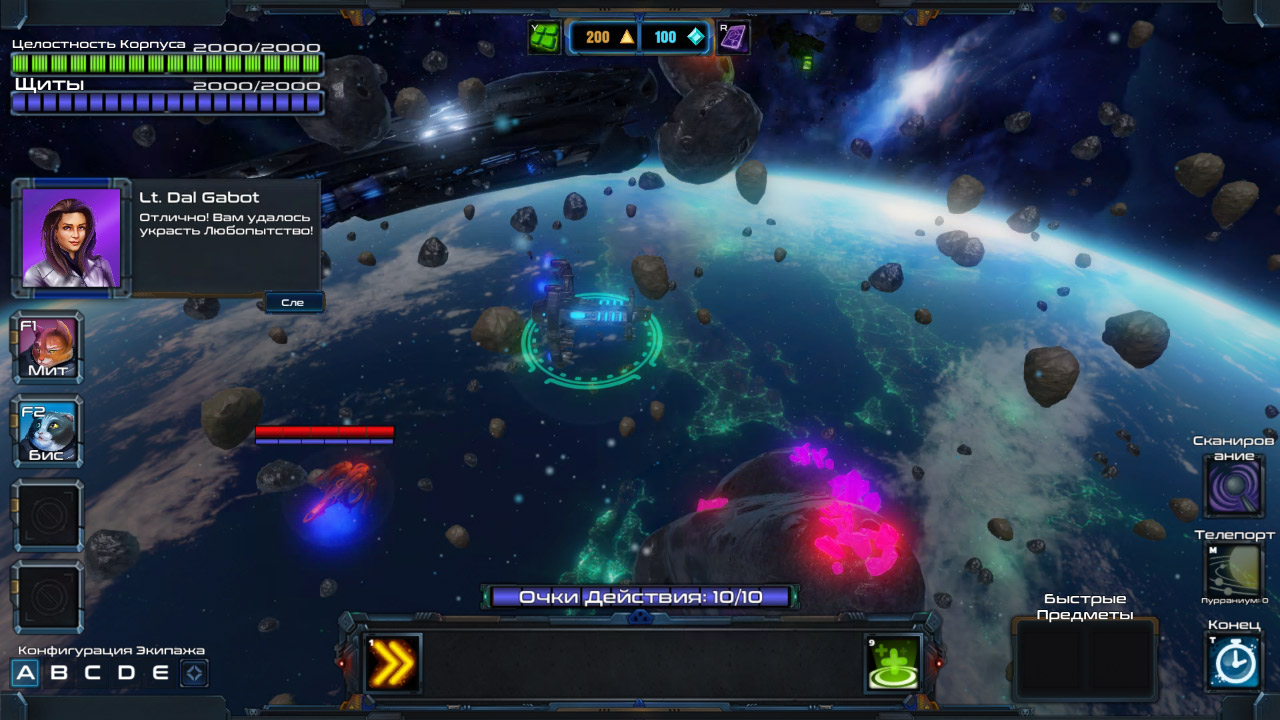Viewport: 1280px width, 720px height.
Task: Open the purple card icon at top
Action: 734,37
